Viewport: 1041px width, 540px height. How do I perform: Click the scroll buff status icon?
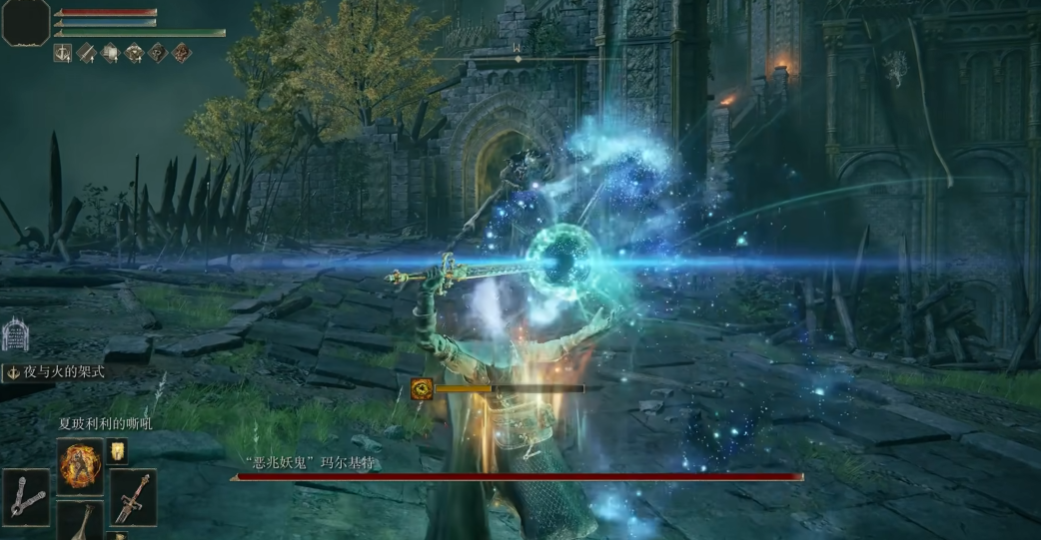pos(110,53)
